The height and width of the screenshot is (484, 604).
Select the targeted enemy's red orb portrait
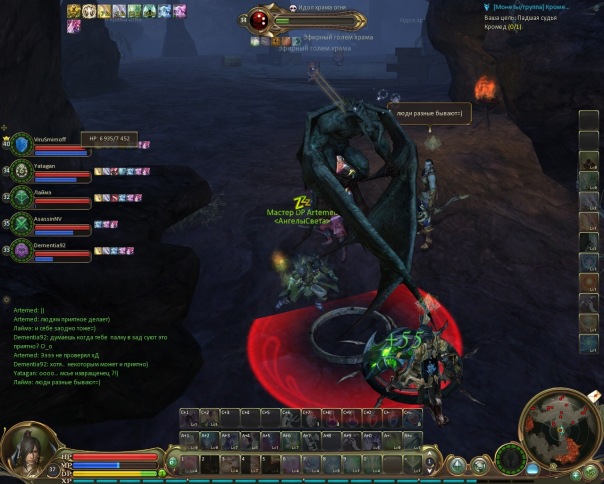point(262,20)
